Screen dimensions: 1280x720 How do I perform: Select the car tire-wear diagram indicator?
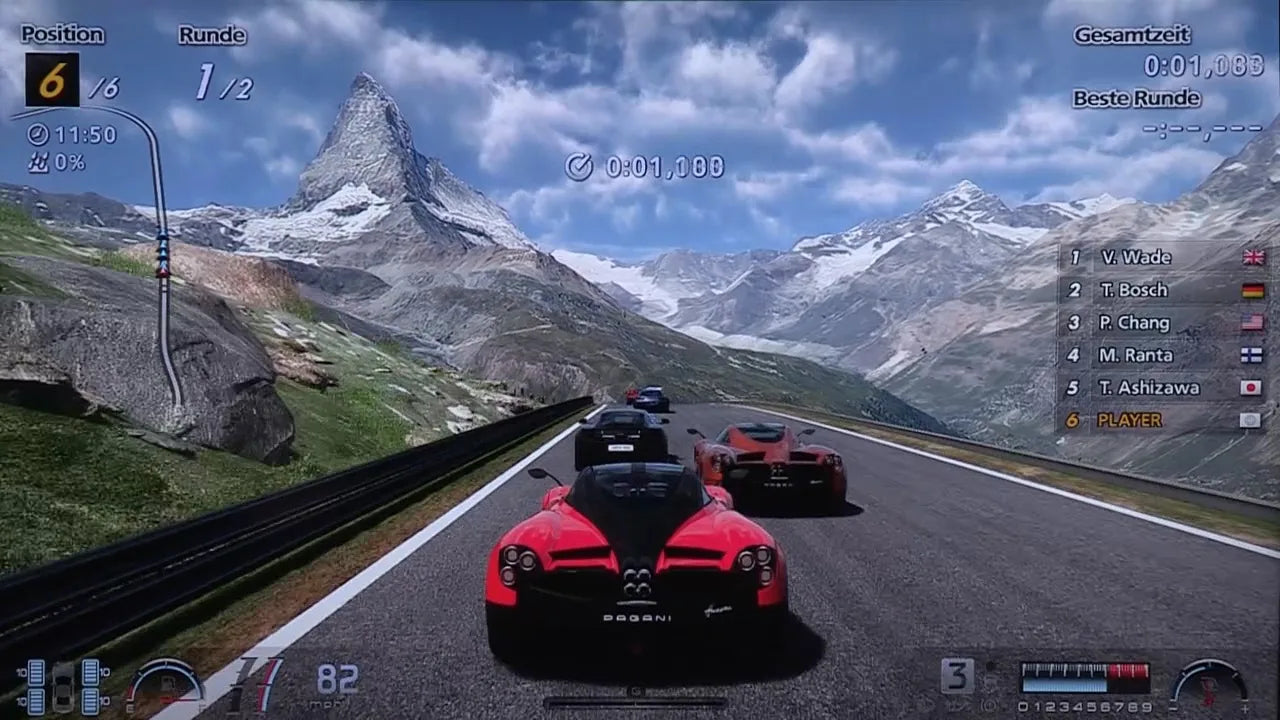pyautogui.click(x=61, y=687)
